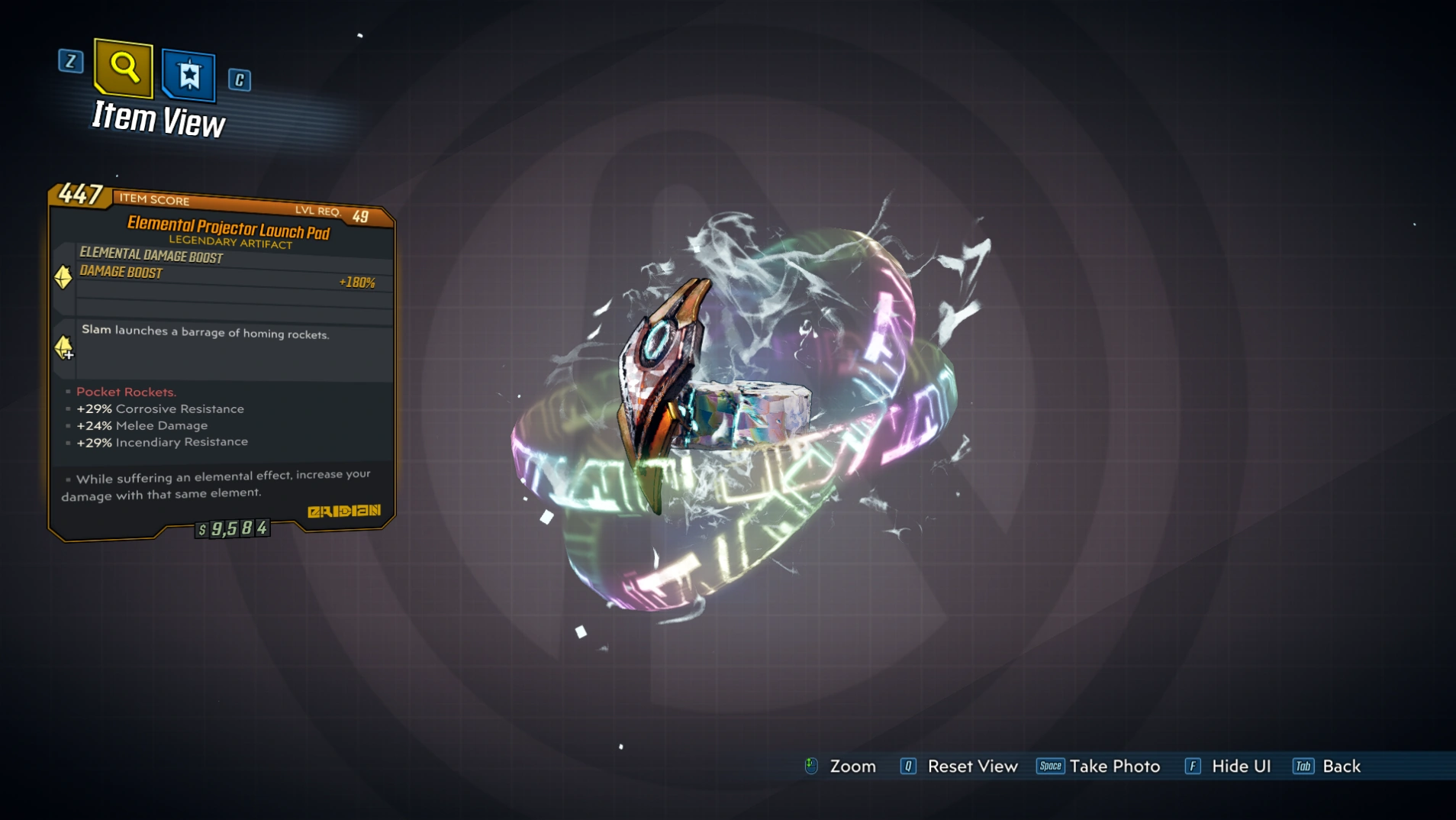
Task: Click the Tab keybind icon before Back
Action: [1304, 766]
